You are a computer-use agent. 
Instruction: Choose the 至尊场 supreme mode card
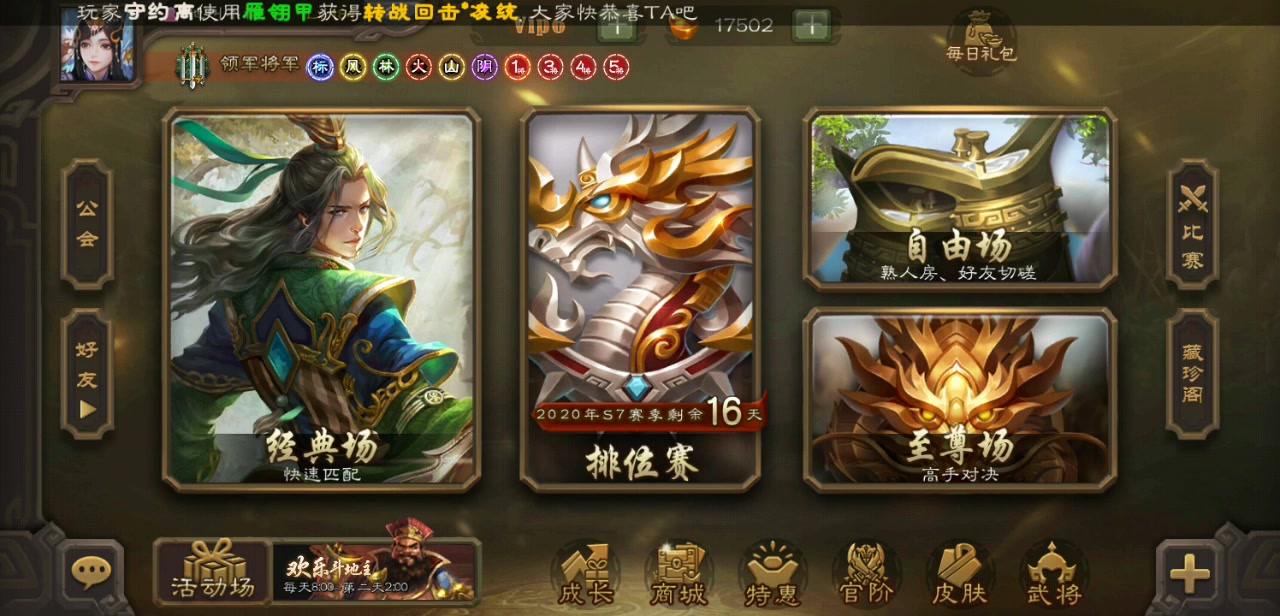[x=959, y=400]
